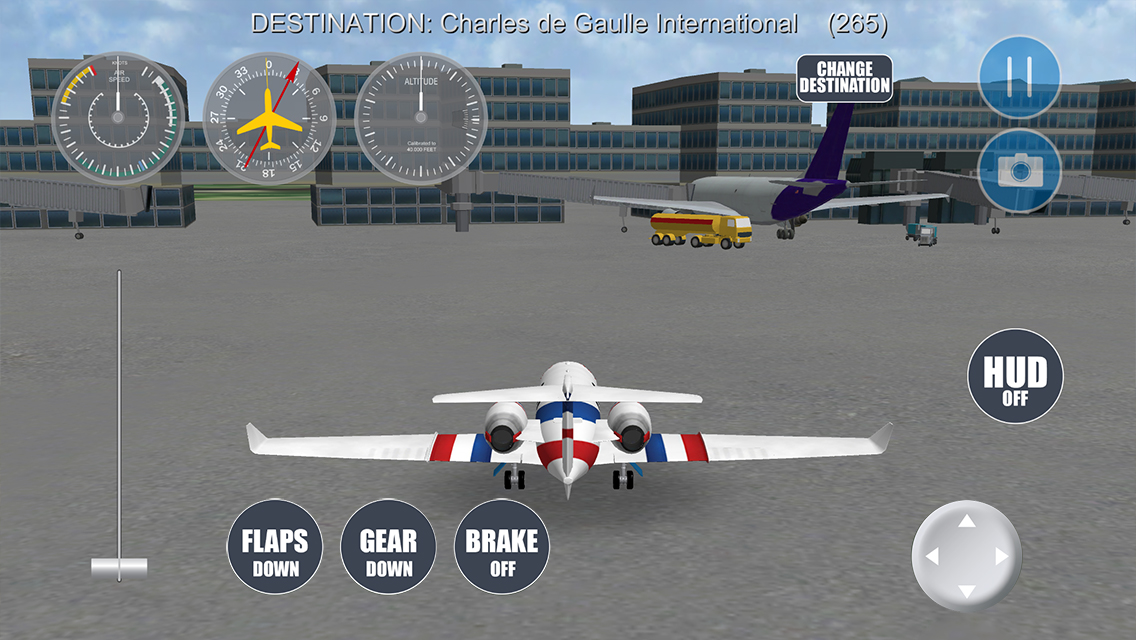The image size is (1136, 640).
Task: Tap the right arrow on the directional pad
Action: pyautogui.click(x=1001, y=557)
